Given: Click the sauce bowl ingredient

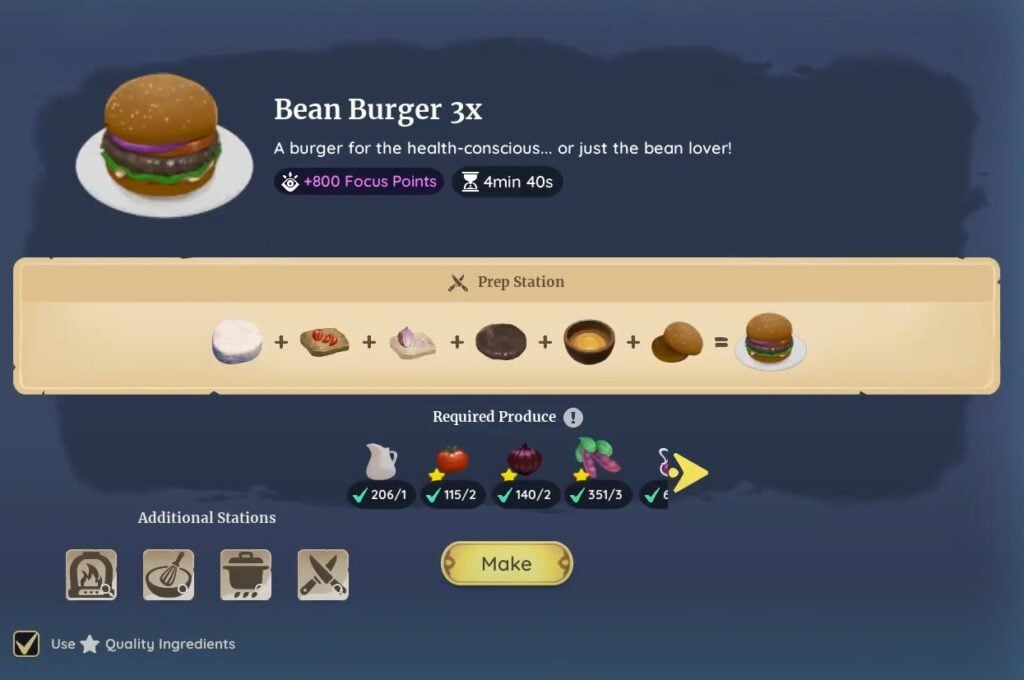Looking at the screenshot, I should coord(589,341).
